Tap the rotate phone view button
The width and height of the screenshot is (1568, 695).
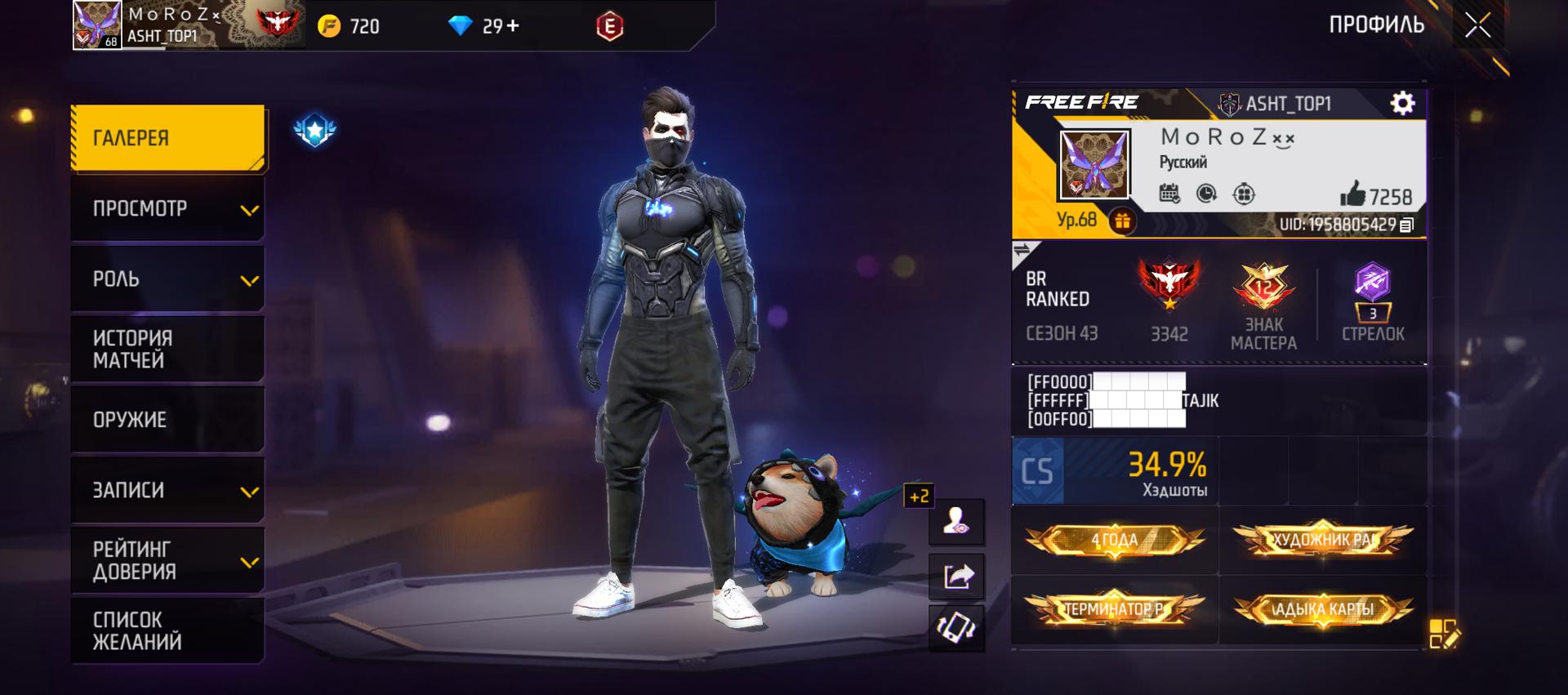coord(957,628)
